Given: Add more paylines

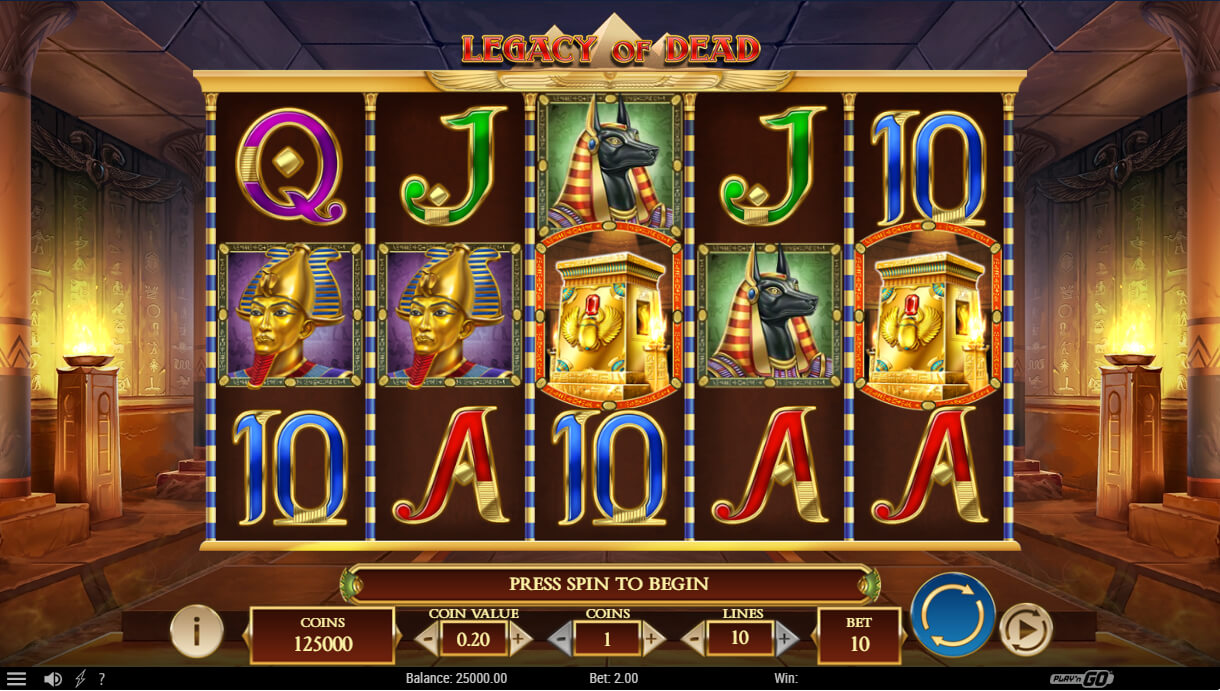Looking at the screenshot, I should (786, 637).
